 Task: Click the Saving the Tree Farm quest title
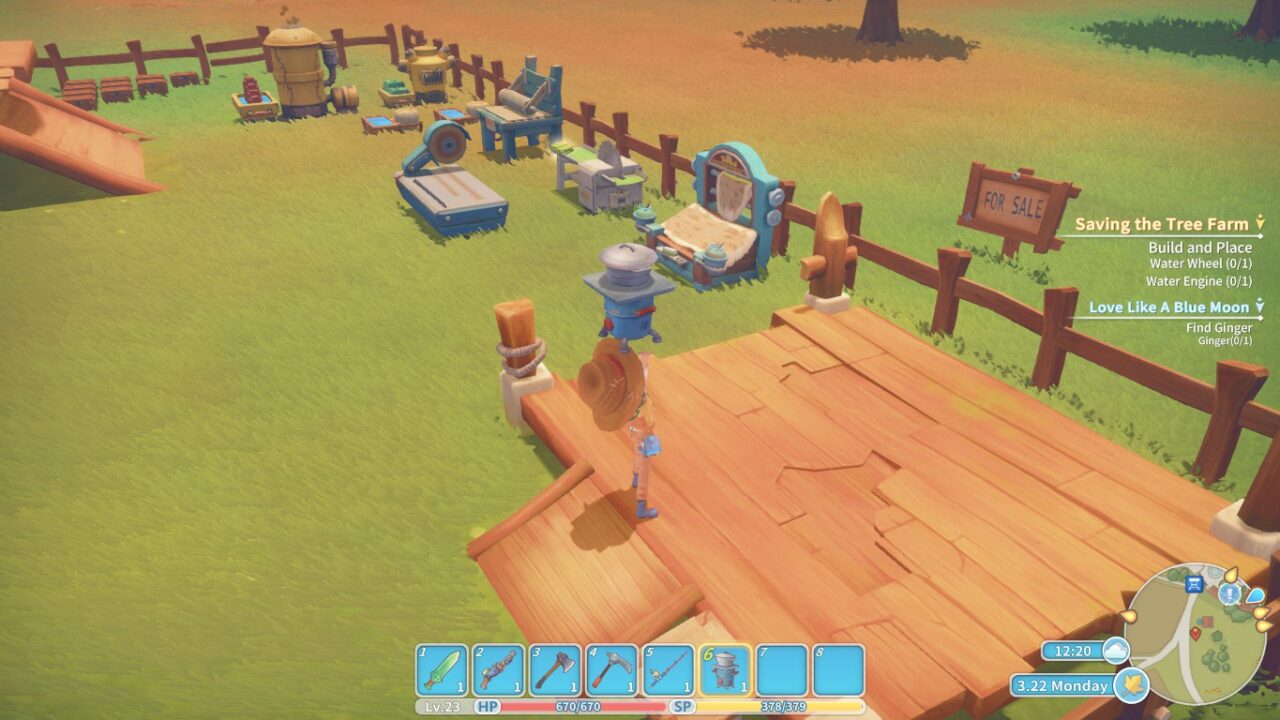tap(1161, 225)
